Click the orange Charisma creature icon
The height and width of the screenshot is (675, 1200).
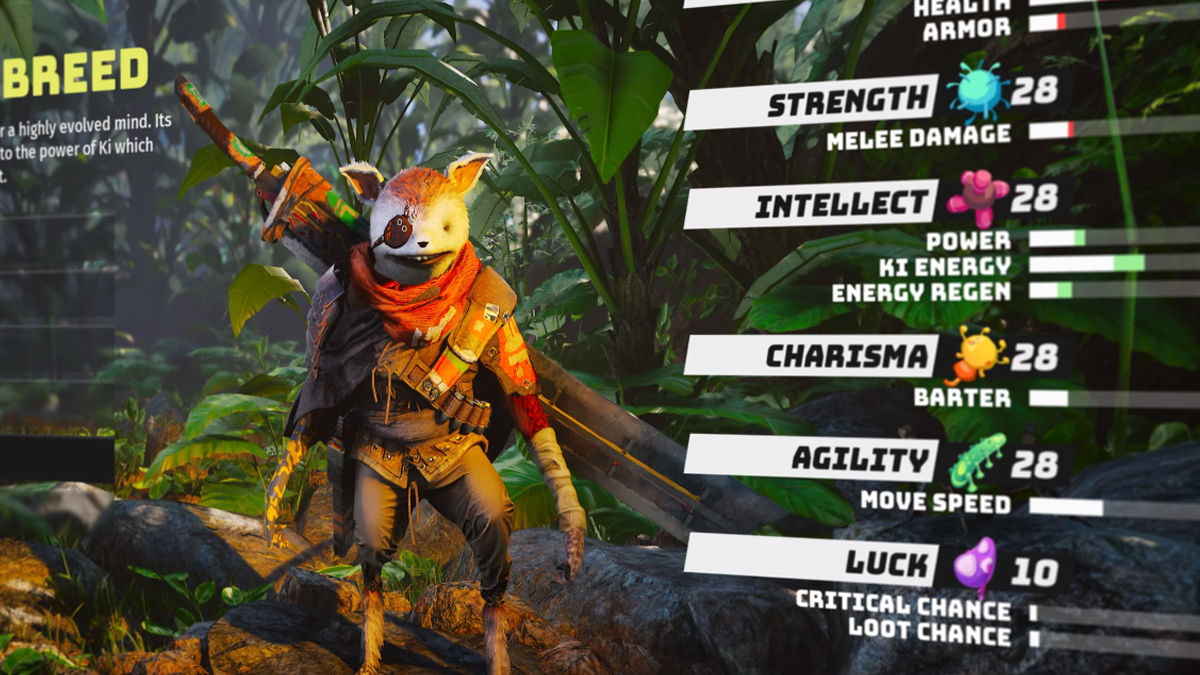pos(975,354)
